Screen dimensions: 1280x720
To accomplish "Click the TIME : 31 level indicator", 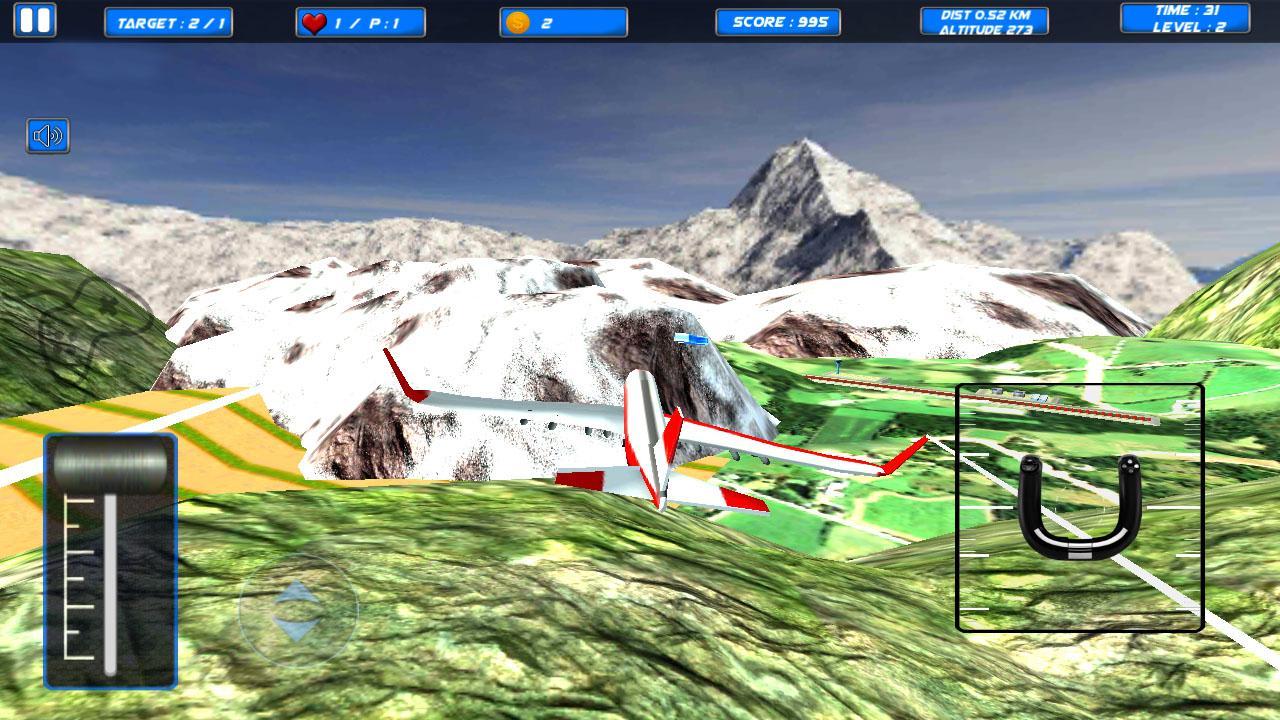I will click(1184, 22).
